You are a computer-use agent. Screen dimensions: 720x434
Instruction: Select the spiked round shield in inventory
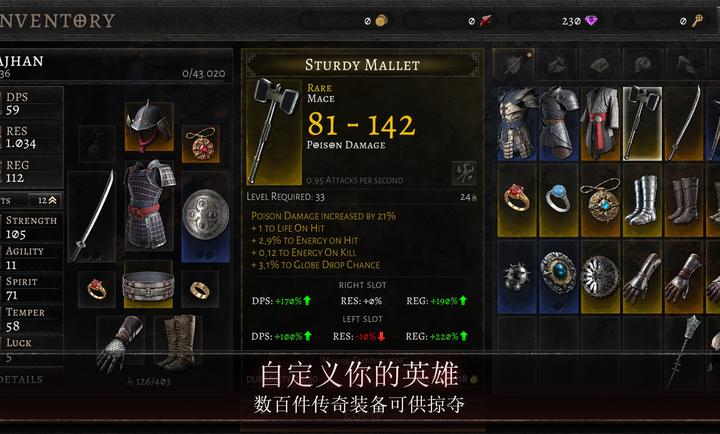[x=516, y=274]
